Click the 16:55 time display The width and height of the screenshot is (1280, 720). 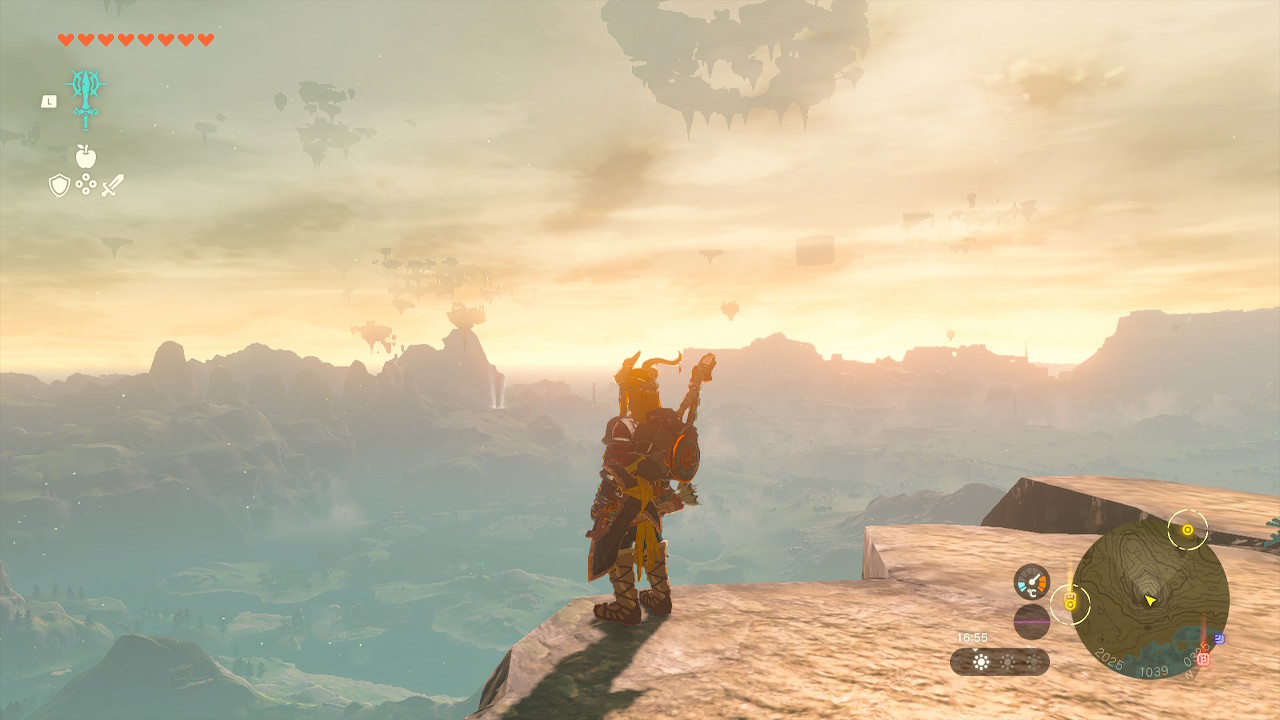coord(972,636)
